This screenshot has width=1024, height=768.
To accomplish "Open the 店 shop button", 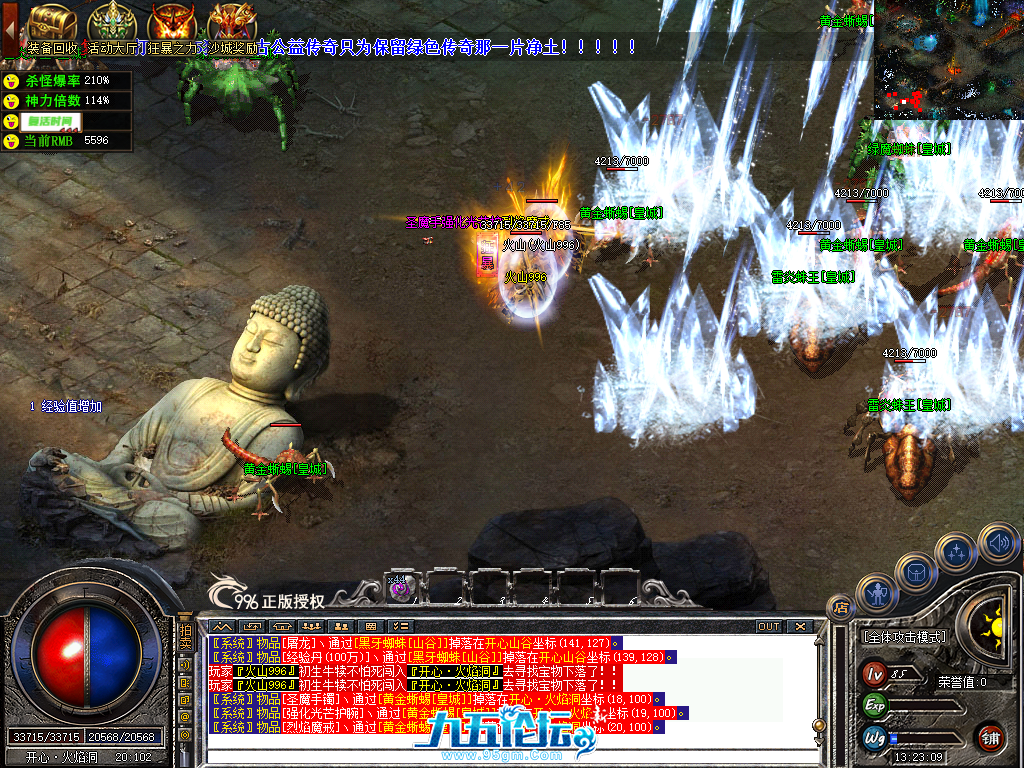I will [841, 607].
